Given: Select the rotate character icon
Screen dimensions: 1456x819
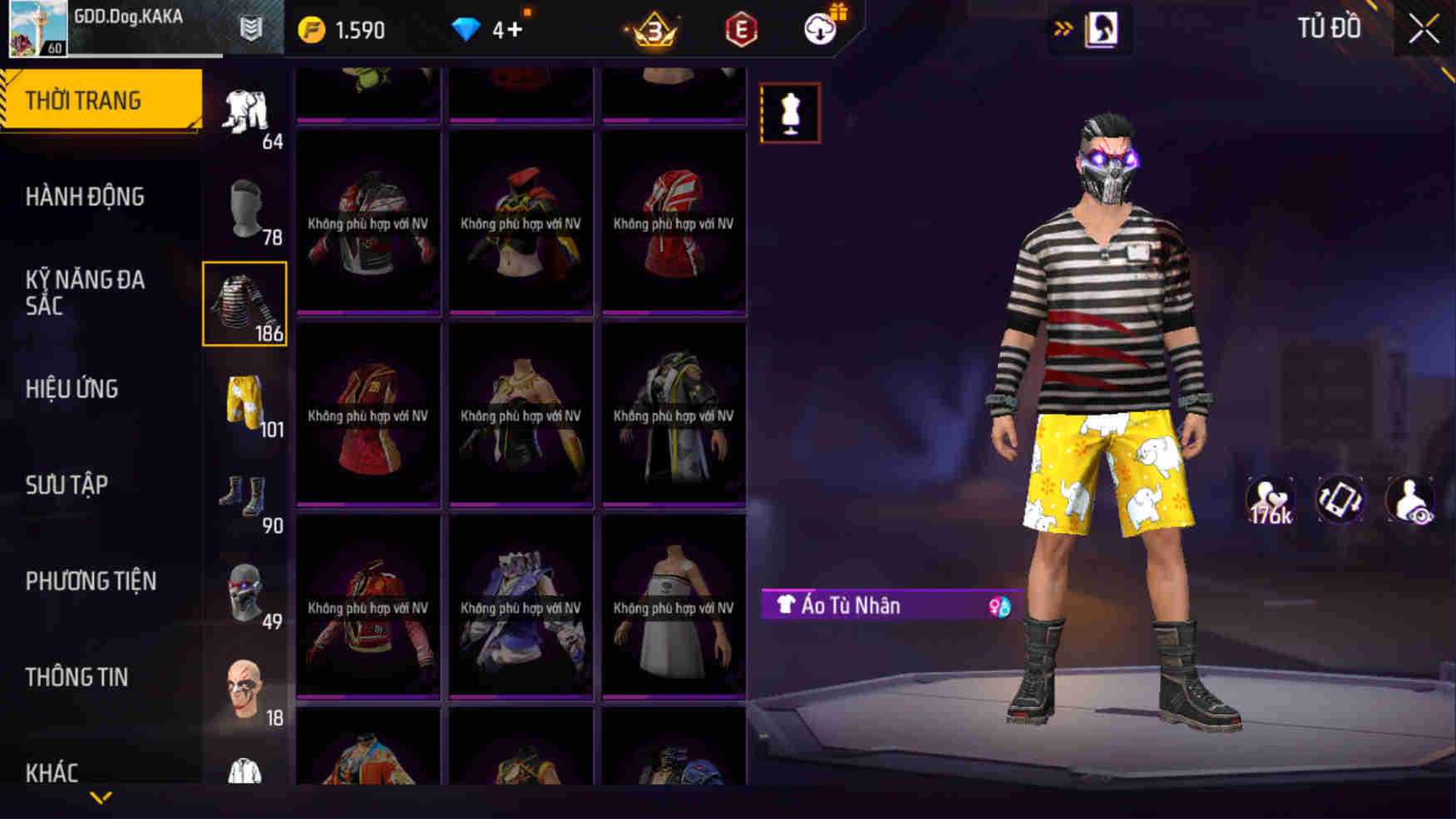Looking at the screenshot, I should (x=1340, y=500).
